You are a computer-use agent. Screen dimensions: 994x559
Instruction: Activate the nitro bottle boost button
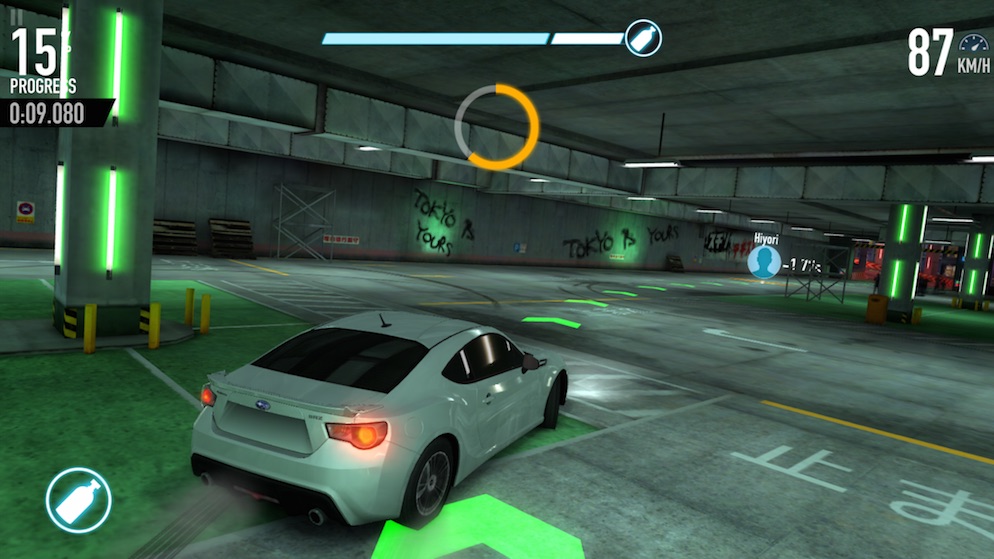[x=78, y=500]
